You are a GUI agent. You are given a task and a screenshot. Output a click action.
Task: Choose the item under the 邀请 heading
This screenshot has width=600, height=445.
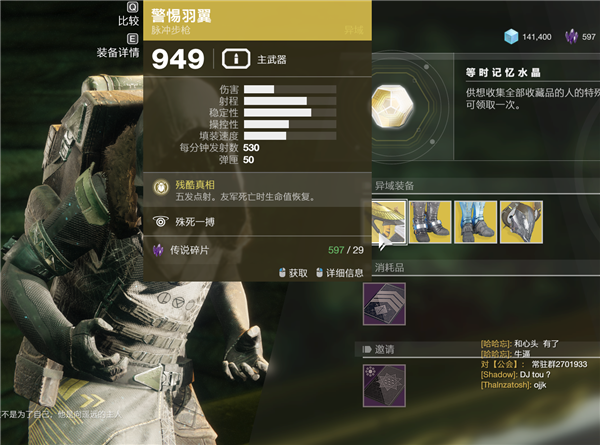[385, 383]
